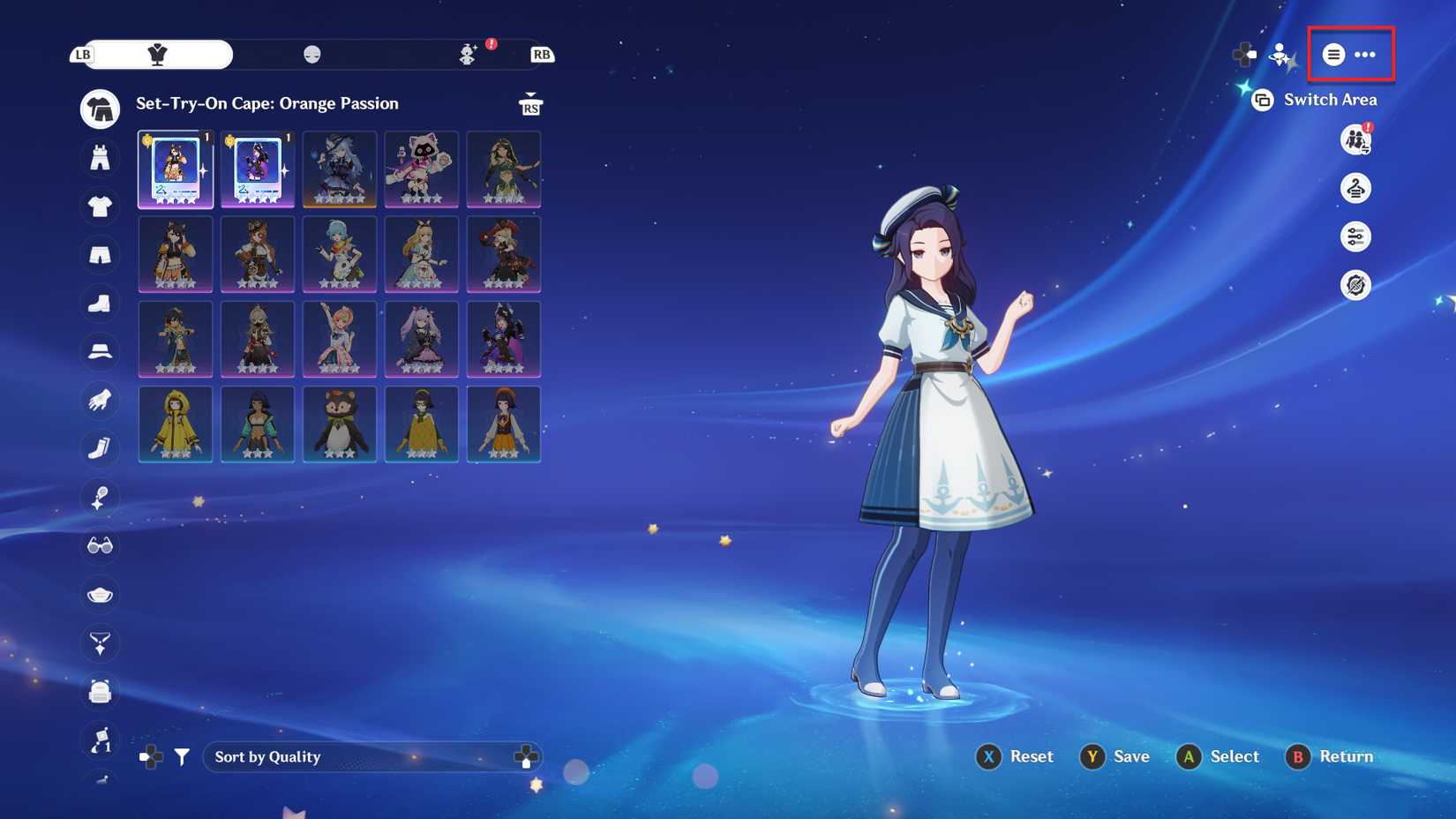Viewport: 1456px width, 819px height.
Task: Open the shorts bottoms category
Action: point(101,255)
